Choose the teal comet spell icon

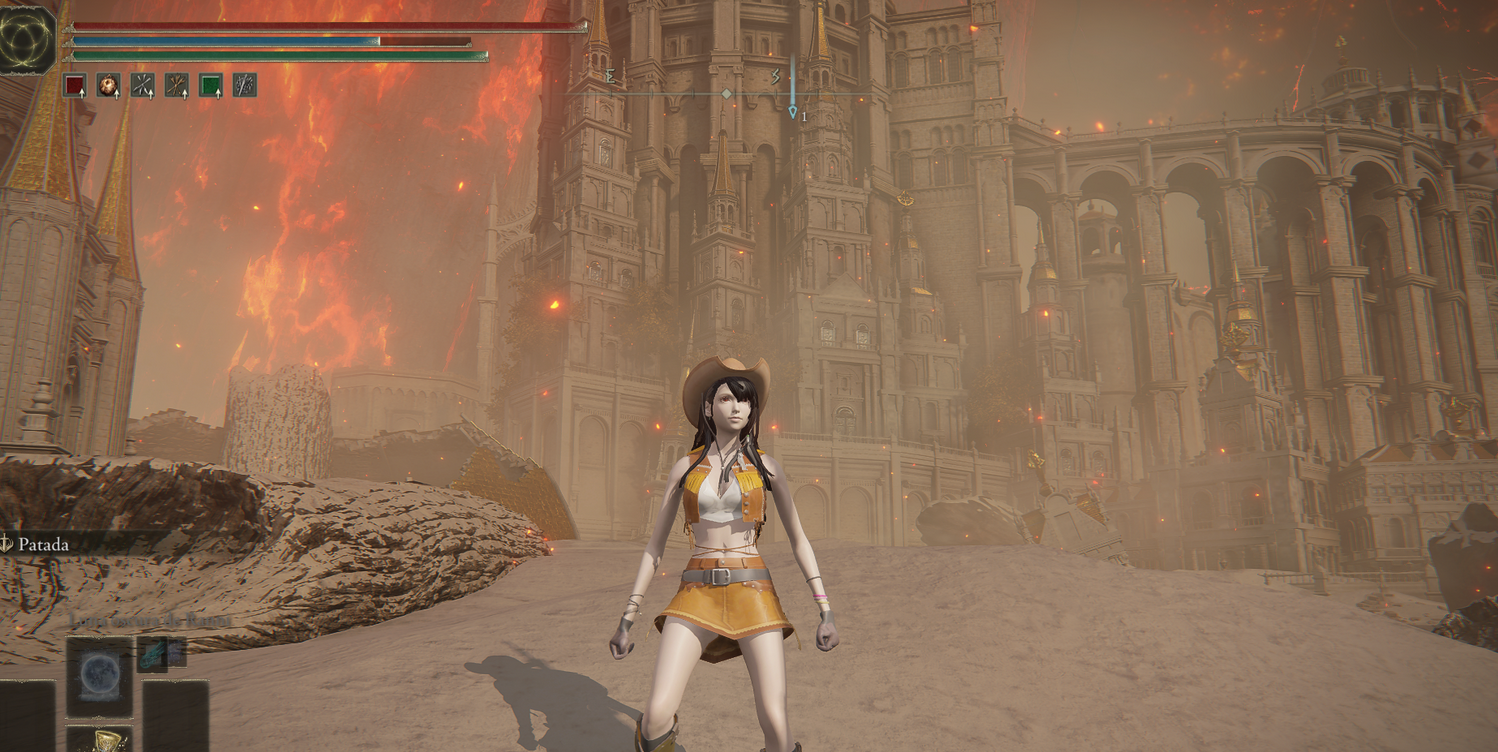coord(152,654)
